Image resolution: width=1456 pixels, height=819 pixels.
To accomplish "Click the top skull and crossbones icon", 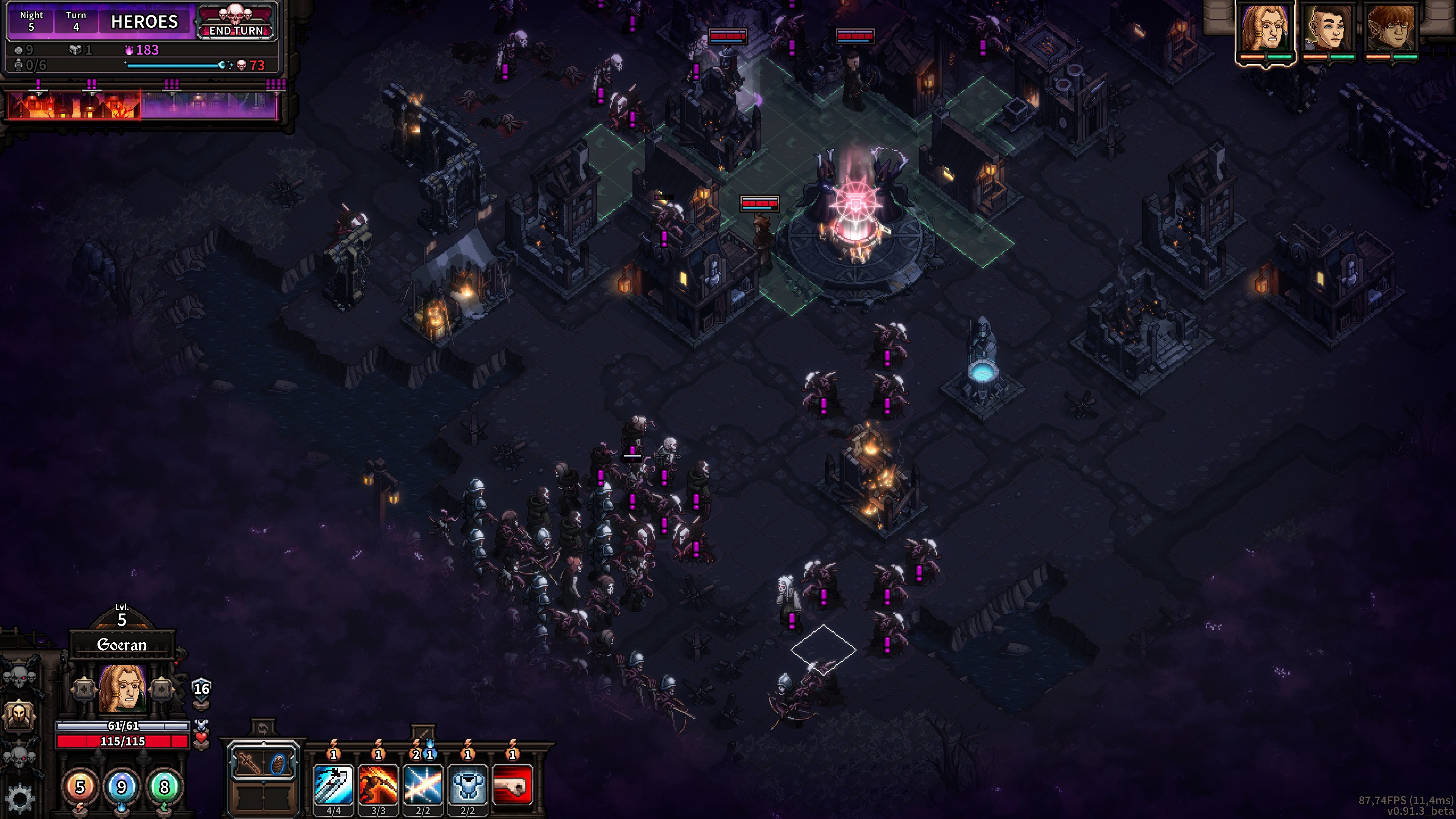I will pyautogui.click(x=20, y=675).
